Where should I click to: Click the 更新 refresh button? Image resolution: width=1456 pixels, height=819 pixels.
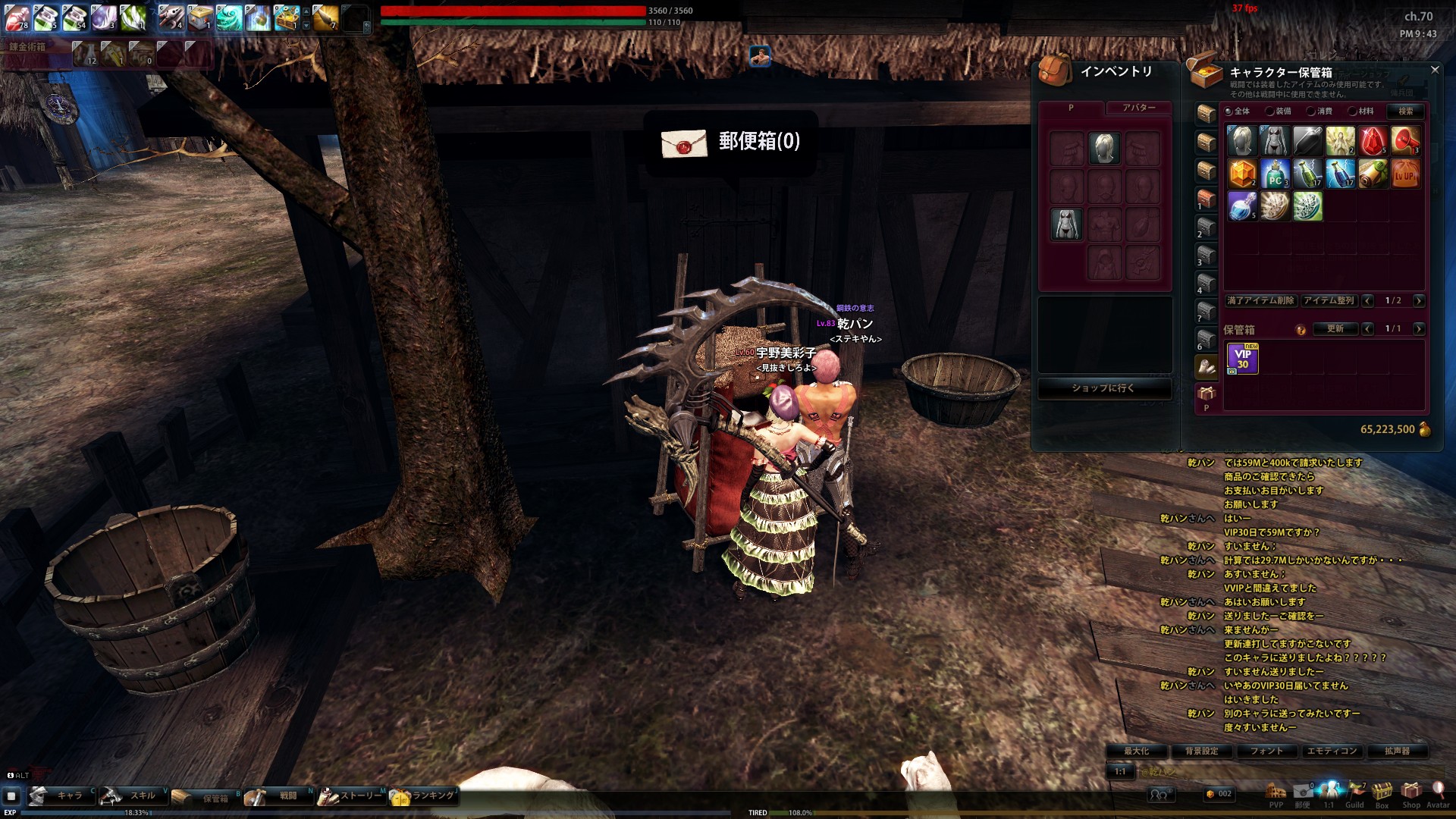[1335, 329]
